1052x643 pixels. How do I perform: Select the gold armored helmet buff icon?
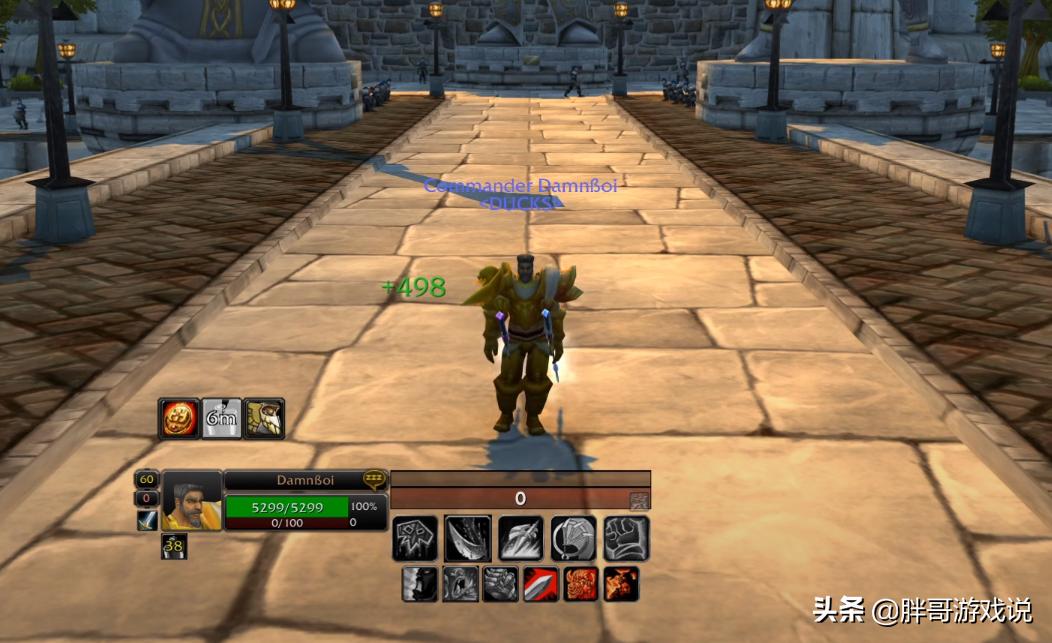[x=264, y=418]
